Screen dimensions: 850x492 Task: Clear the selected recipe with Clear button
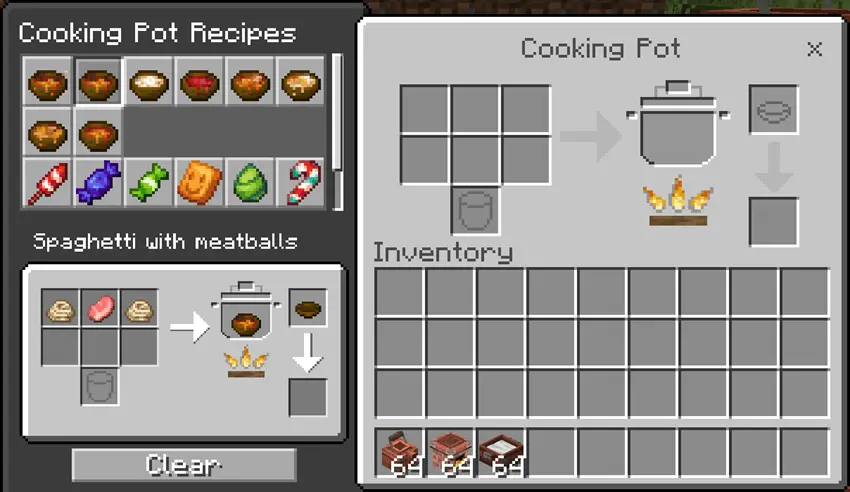point(184,465)
